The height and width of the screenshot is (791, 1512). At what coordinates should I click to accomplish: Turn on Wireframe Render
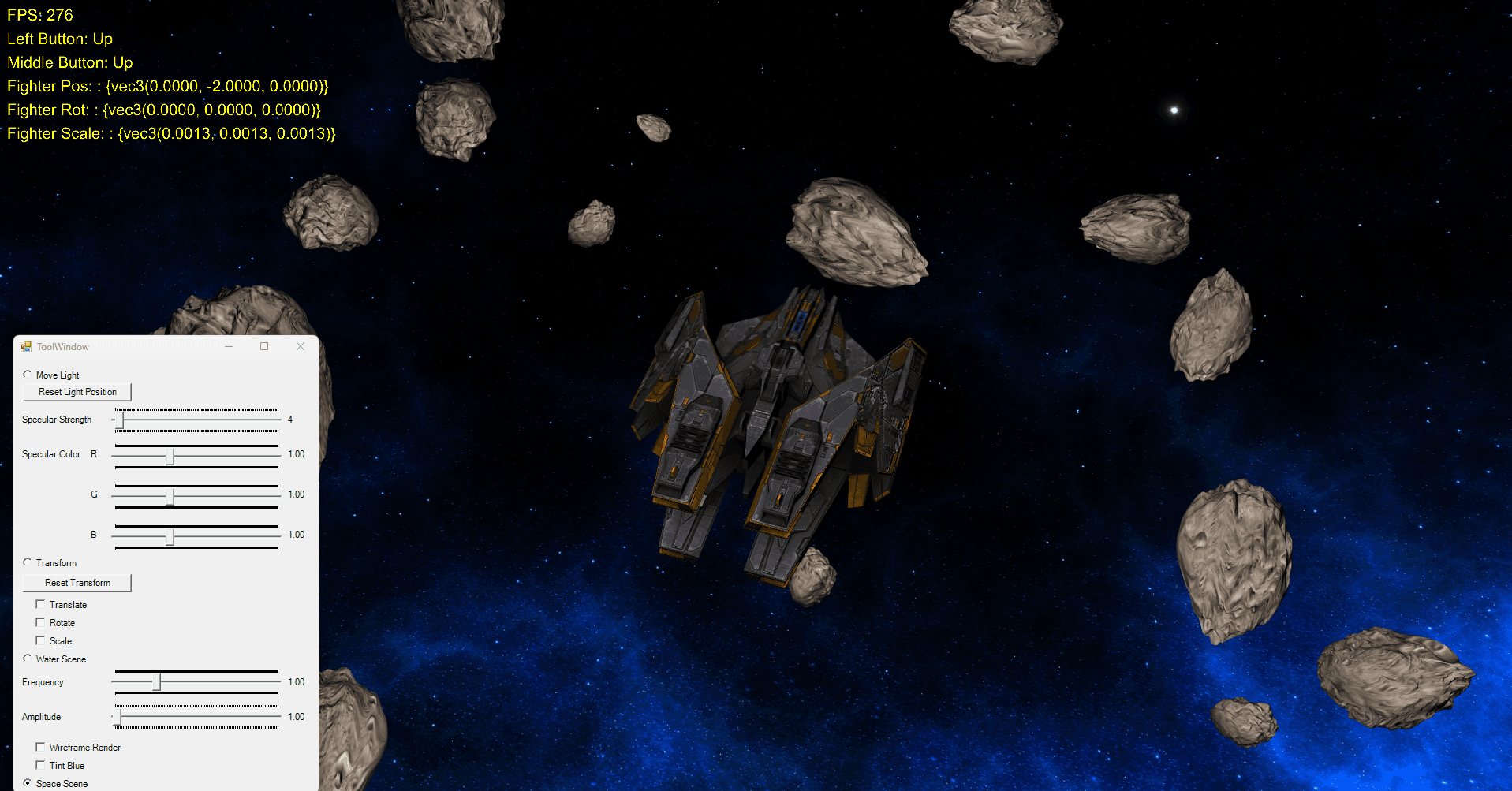click(x=40, y=746)
